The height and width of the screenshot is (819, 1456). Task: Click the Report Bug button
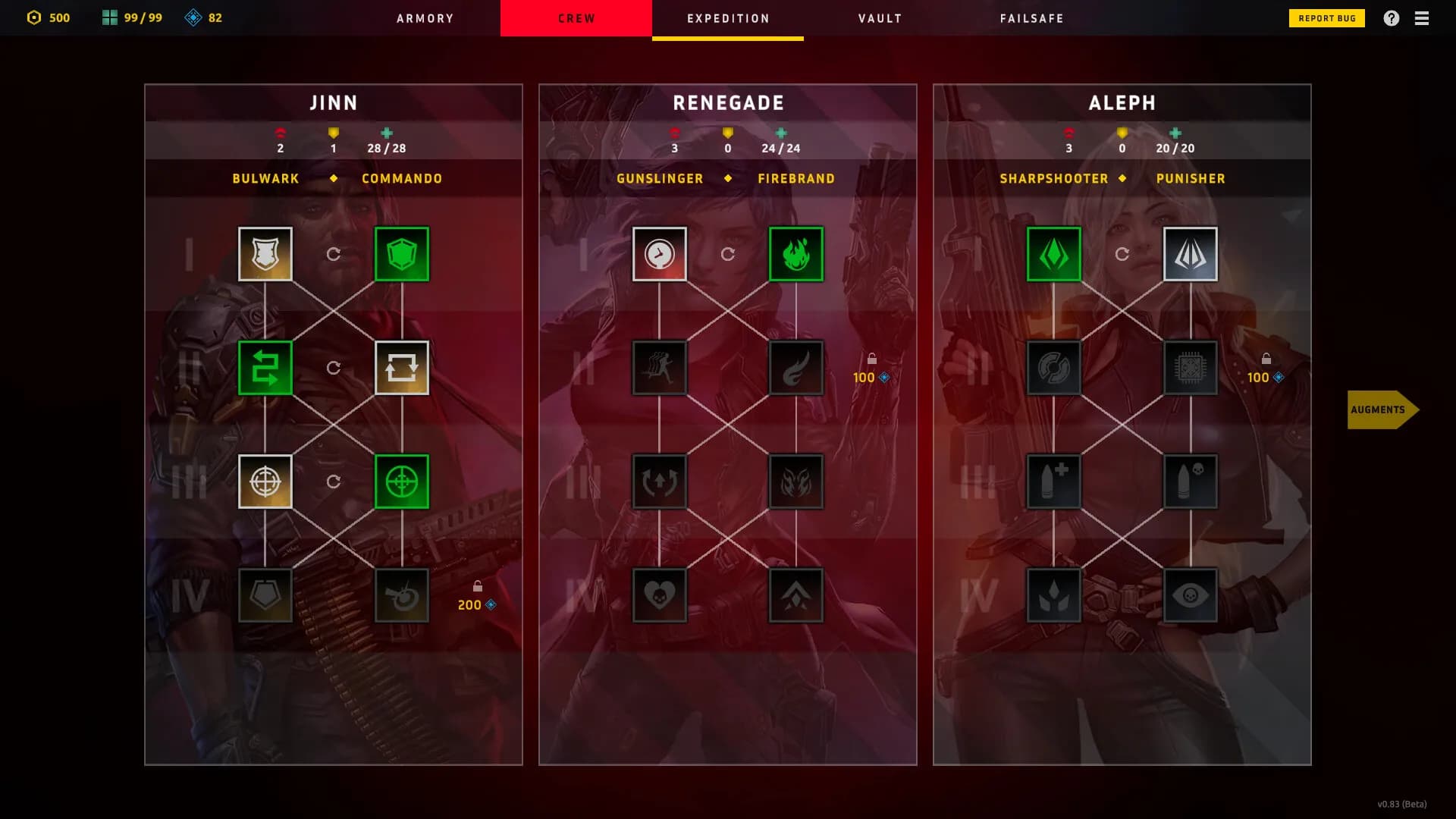(1326, 17)
